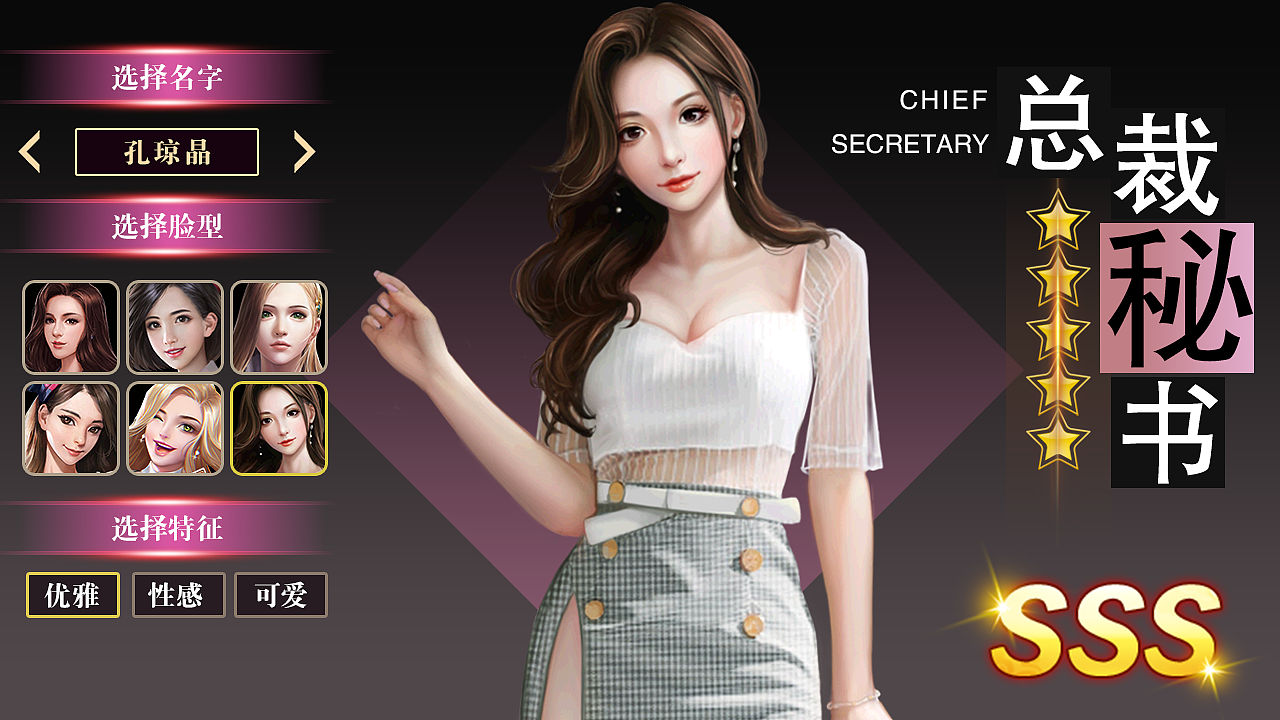The width and height of the screenshot is (1280, 720).
Task: Select the blonde face preset in top row
Action: (280, 328)
